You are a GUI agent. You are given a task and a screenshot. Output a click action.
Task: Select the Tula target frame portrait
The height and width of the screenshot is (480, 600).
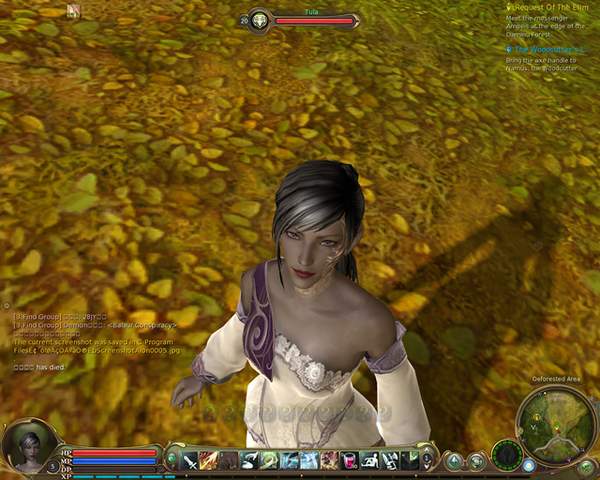tap(259, 20)
